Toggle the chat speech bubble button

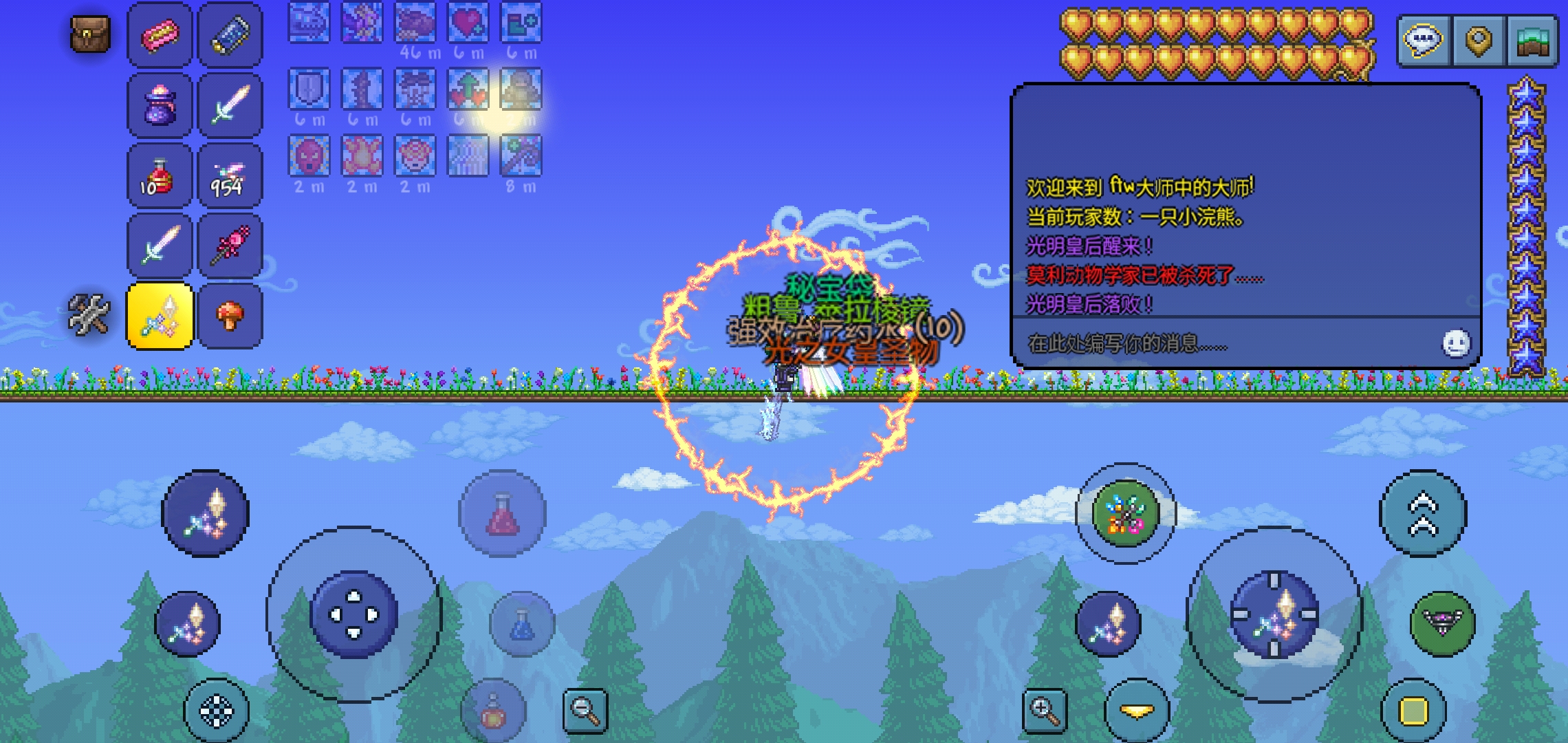coord(1423,41)
